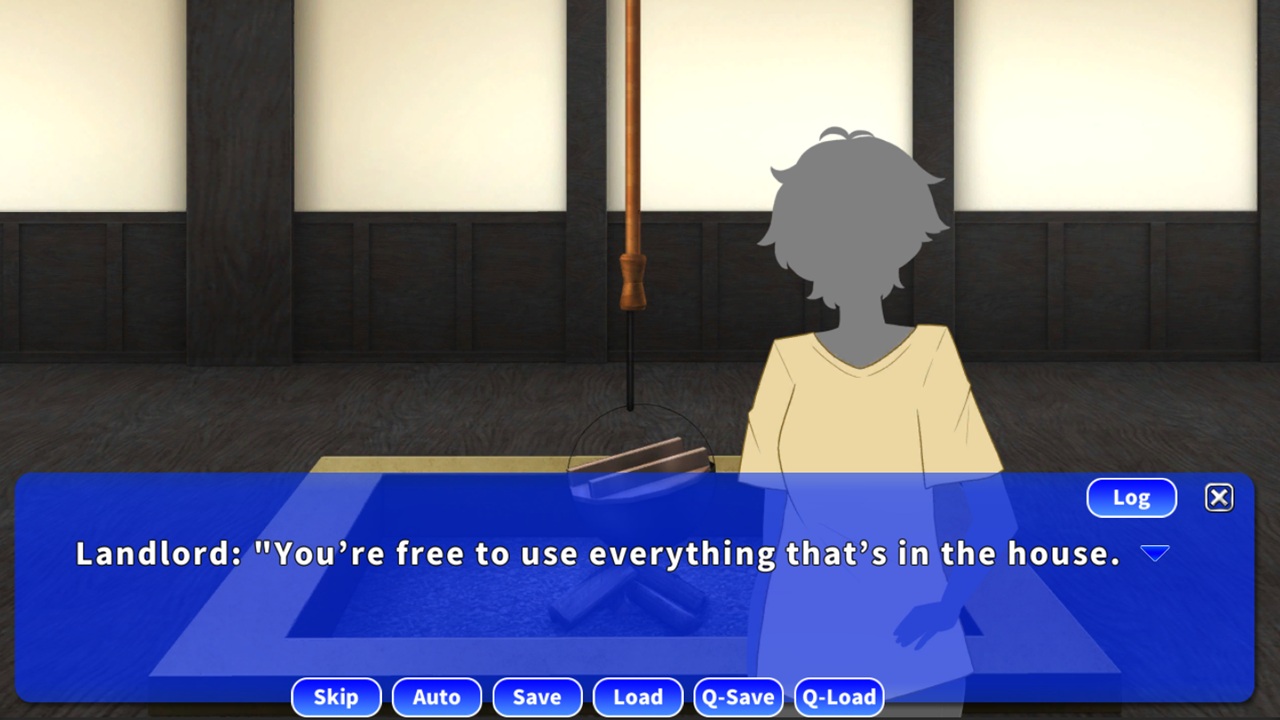
Task: Click the Q-Save icon in the menu bar
Action: coord(738,697)
